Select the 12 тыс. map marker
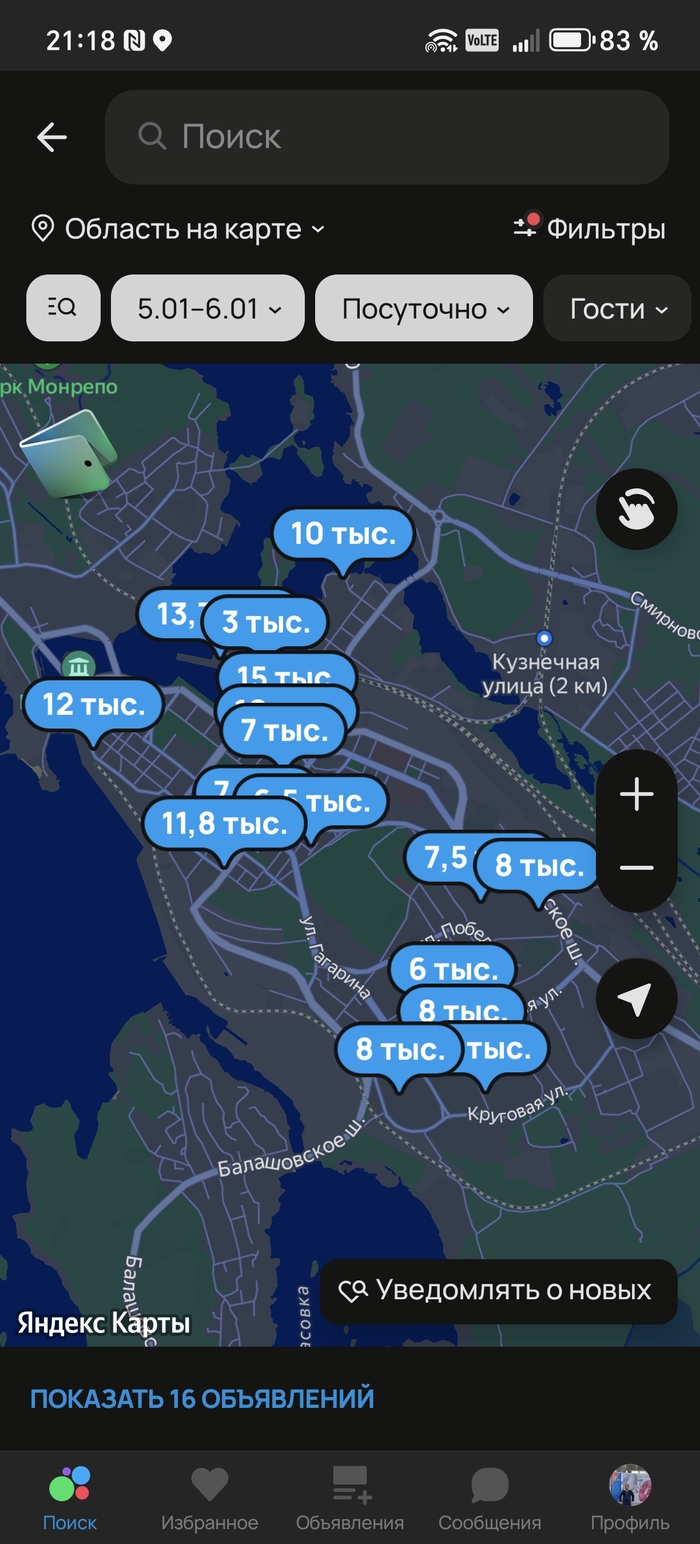 [x=92, y=705]
